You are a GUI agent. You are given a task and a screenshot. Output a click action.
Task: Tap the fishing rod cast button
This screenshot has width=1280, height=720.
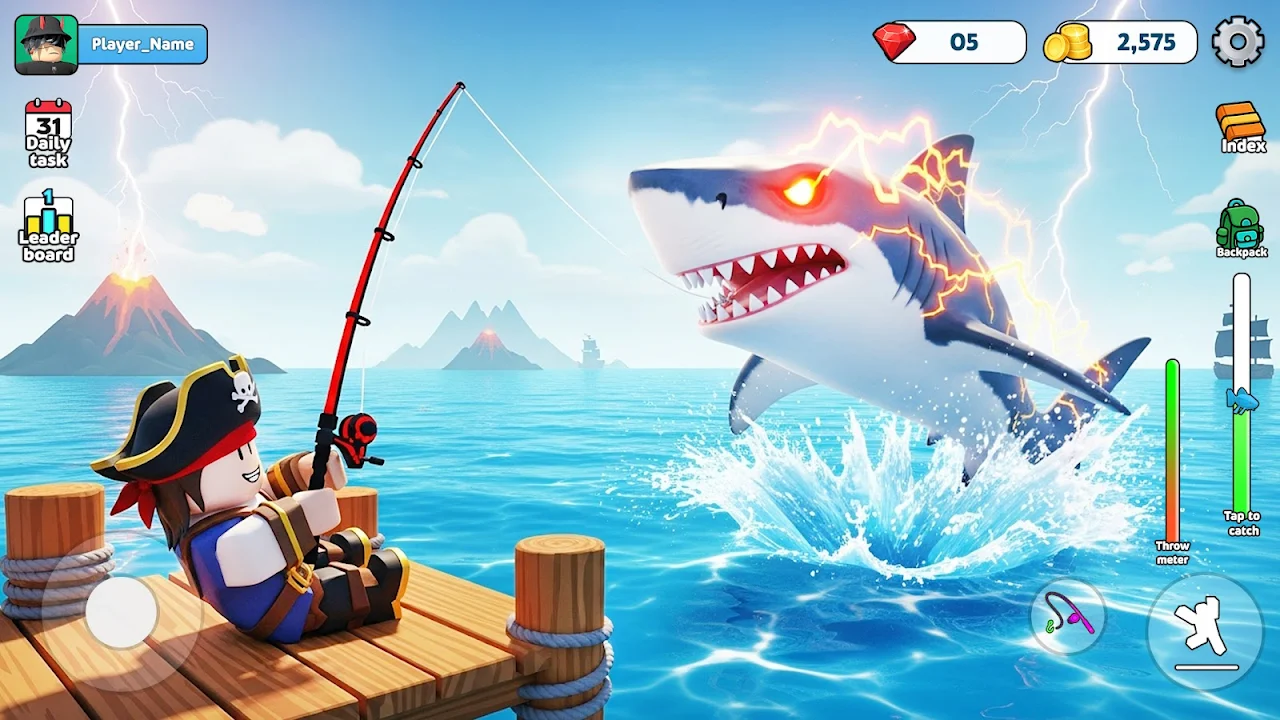(x=1069, y=616)
